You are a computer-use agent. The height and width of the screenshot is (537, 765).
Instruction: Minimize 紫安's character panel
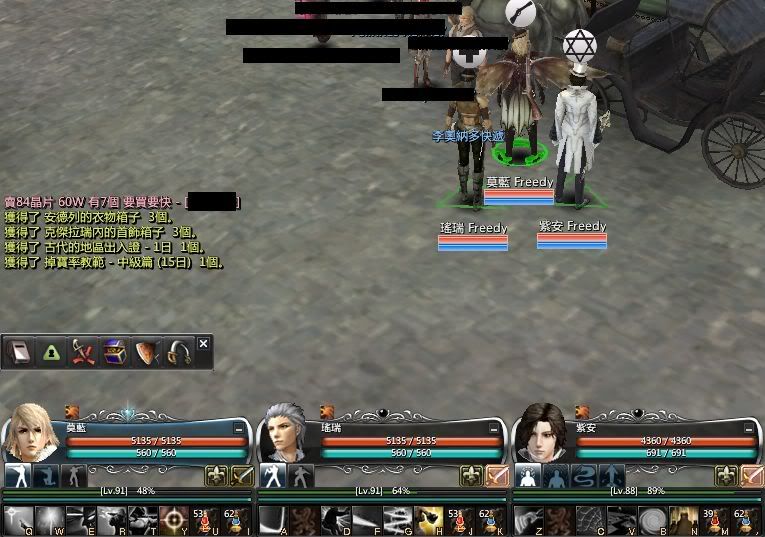[x=749, y=428]
